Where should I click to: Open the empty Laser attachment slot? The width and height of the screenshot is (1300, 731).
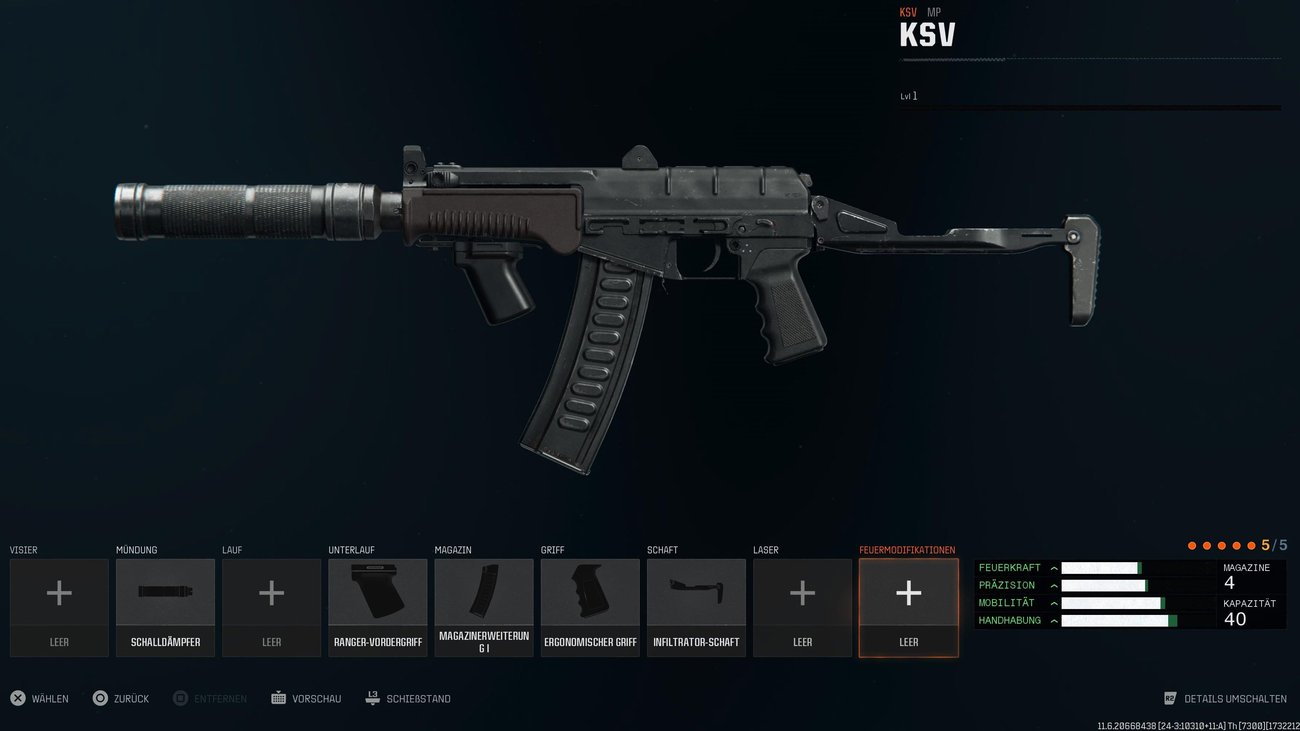pos(802,607)
